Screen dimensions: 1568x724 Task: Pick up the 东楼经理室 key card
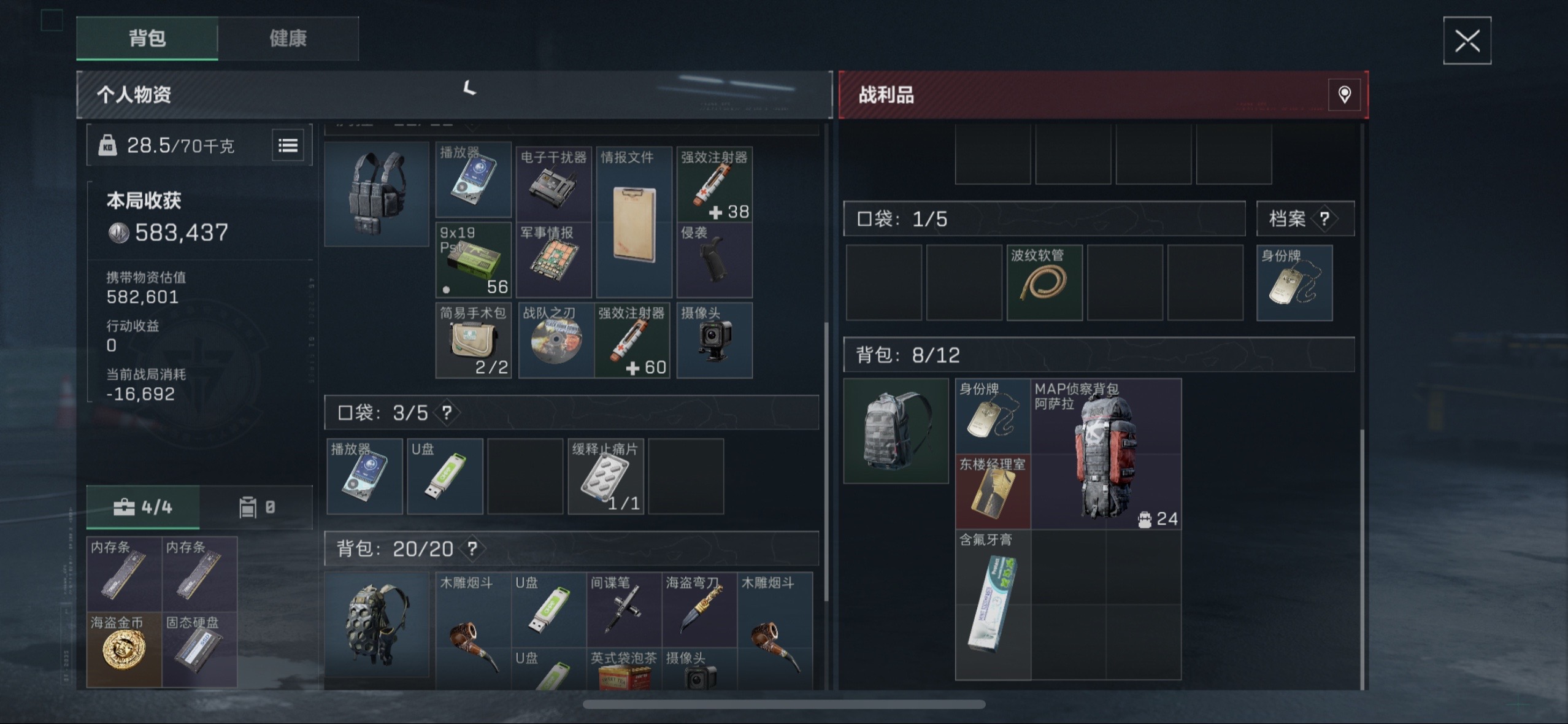coord(993,491)
